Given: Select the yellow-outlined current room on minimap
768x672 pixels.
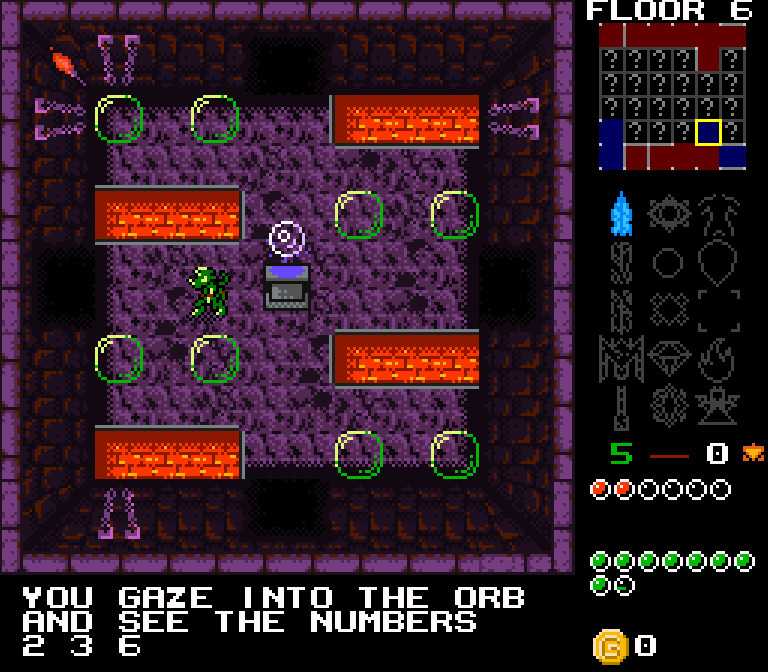Looking at the screenshot, I should point(709,132).
